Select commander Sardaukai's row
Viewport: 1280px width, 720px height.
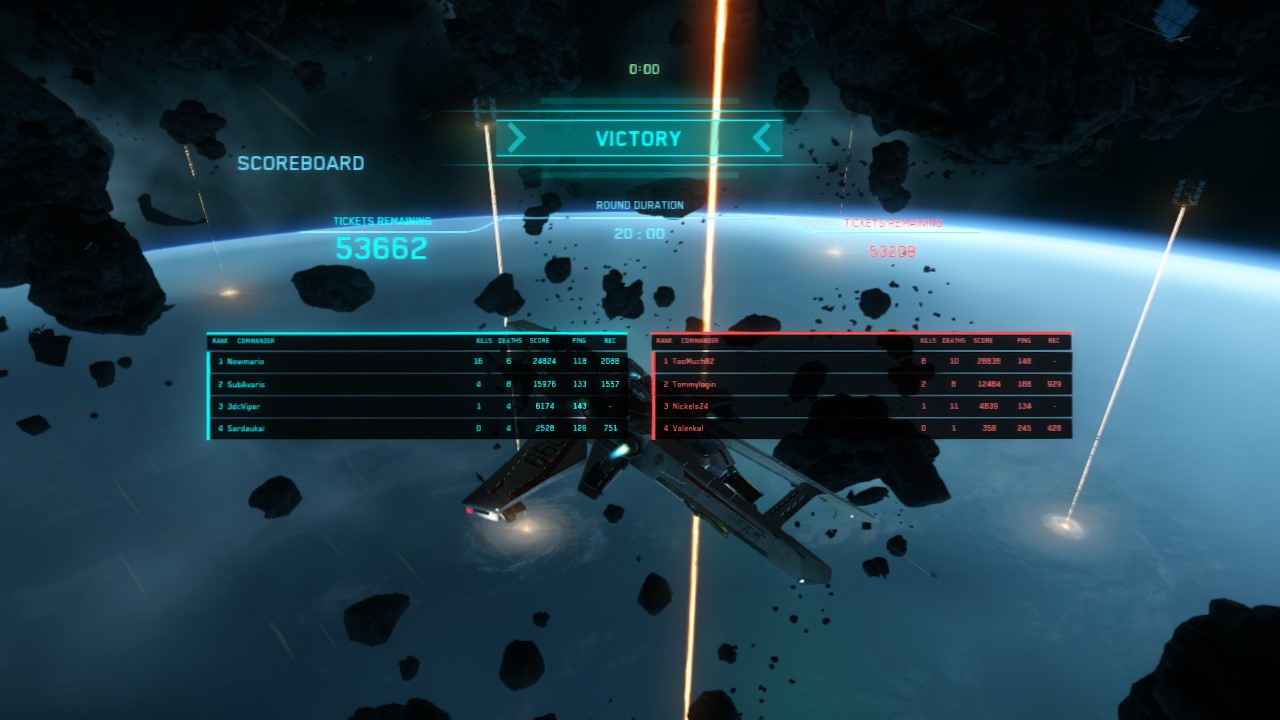point(417,428)
